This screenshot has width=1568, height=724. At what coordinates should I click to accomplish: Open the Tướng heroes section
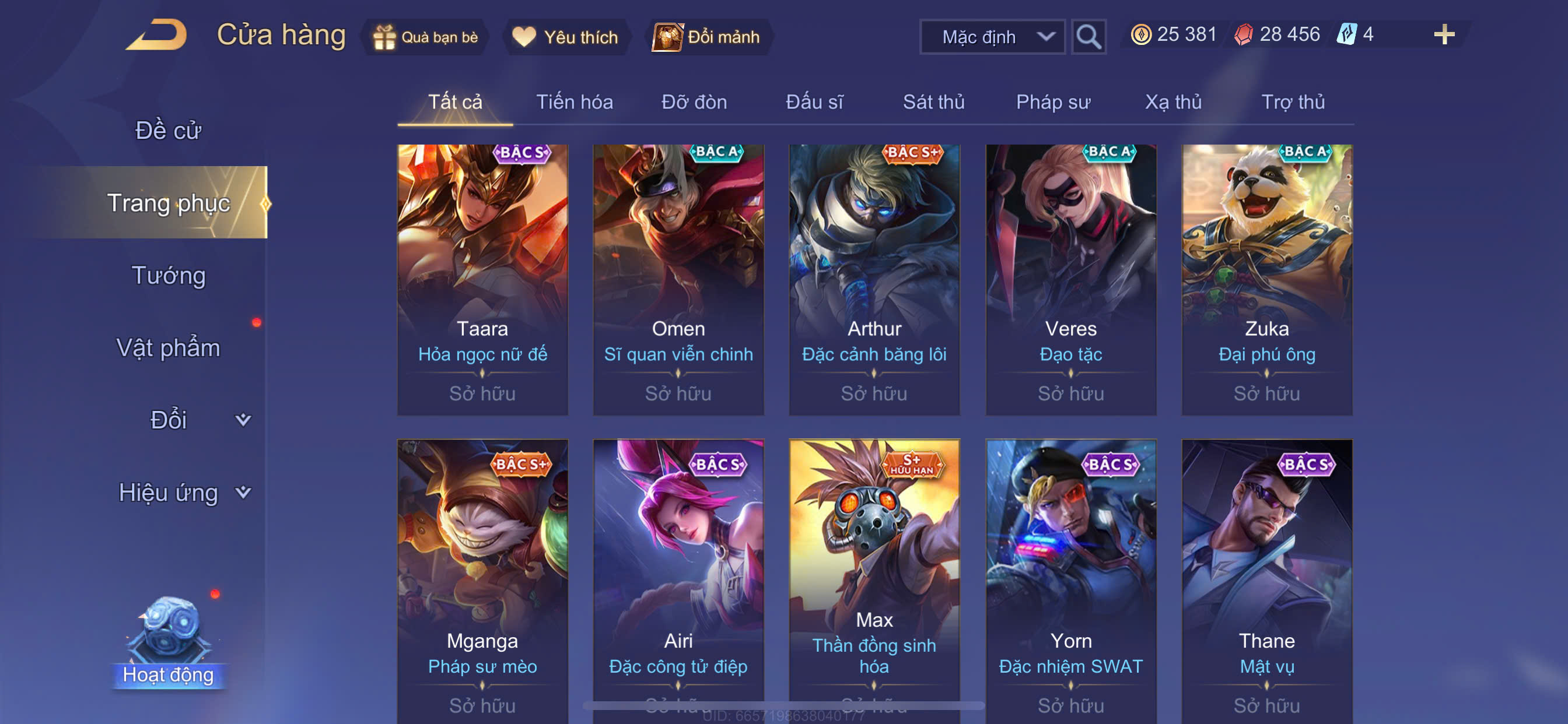(169, 275)
